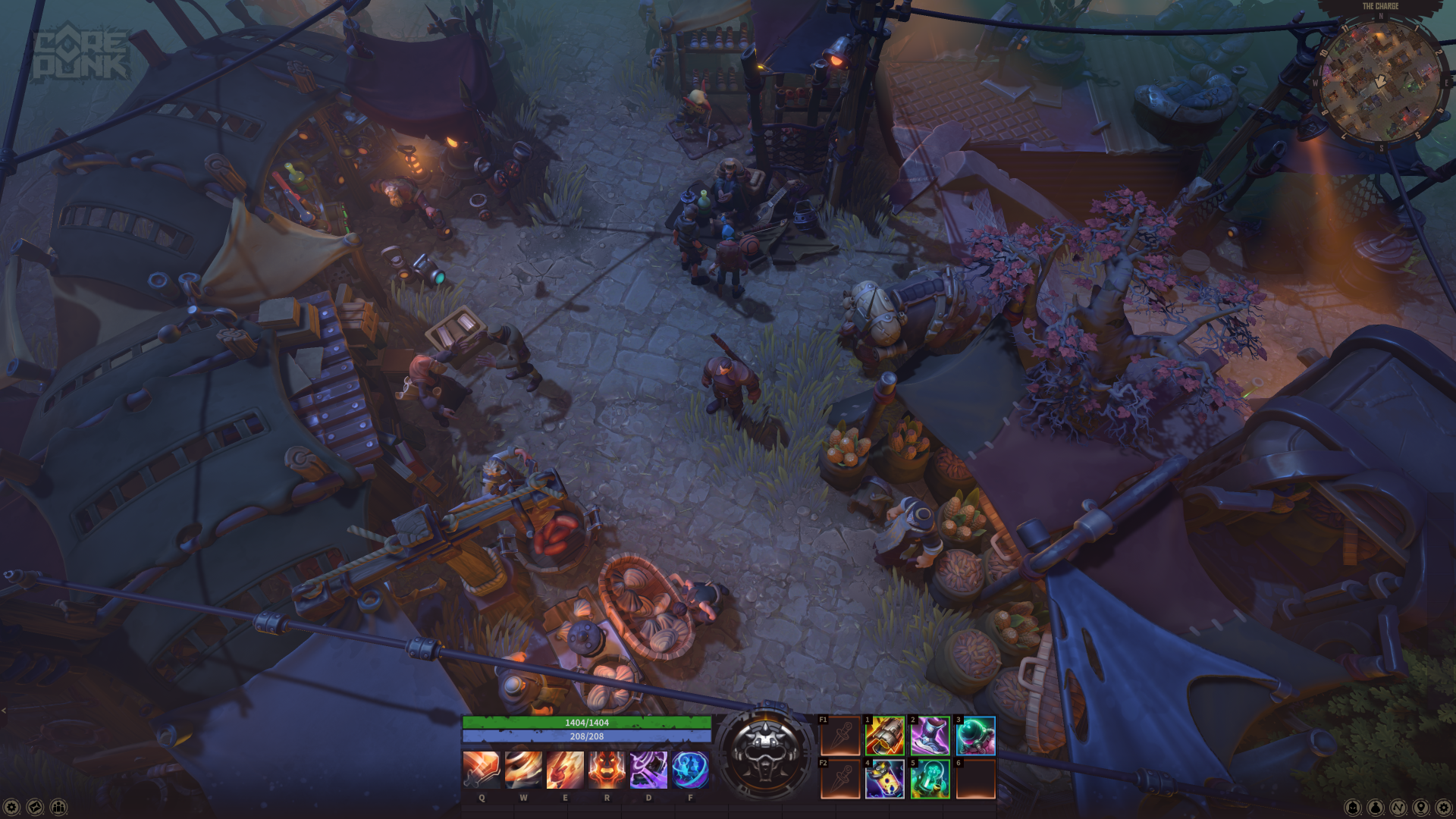The image size is (1456, 819).
Task: Select the F2 dagger weapon slot
Action: pyautogui.click(x=840, y=779)
